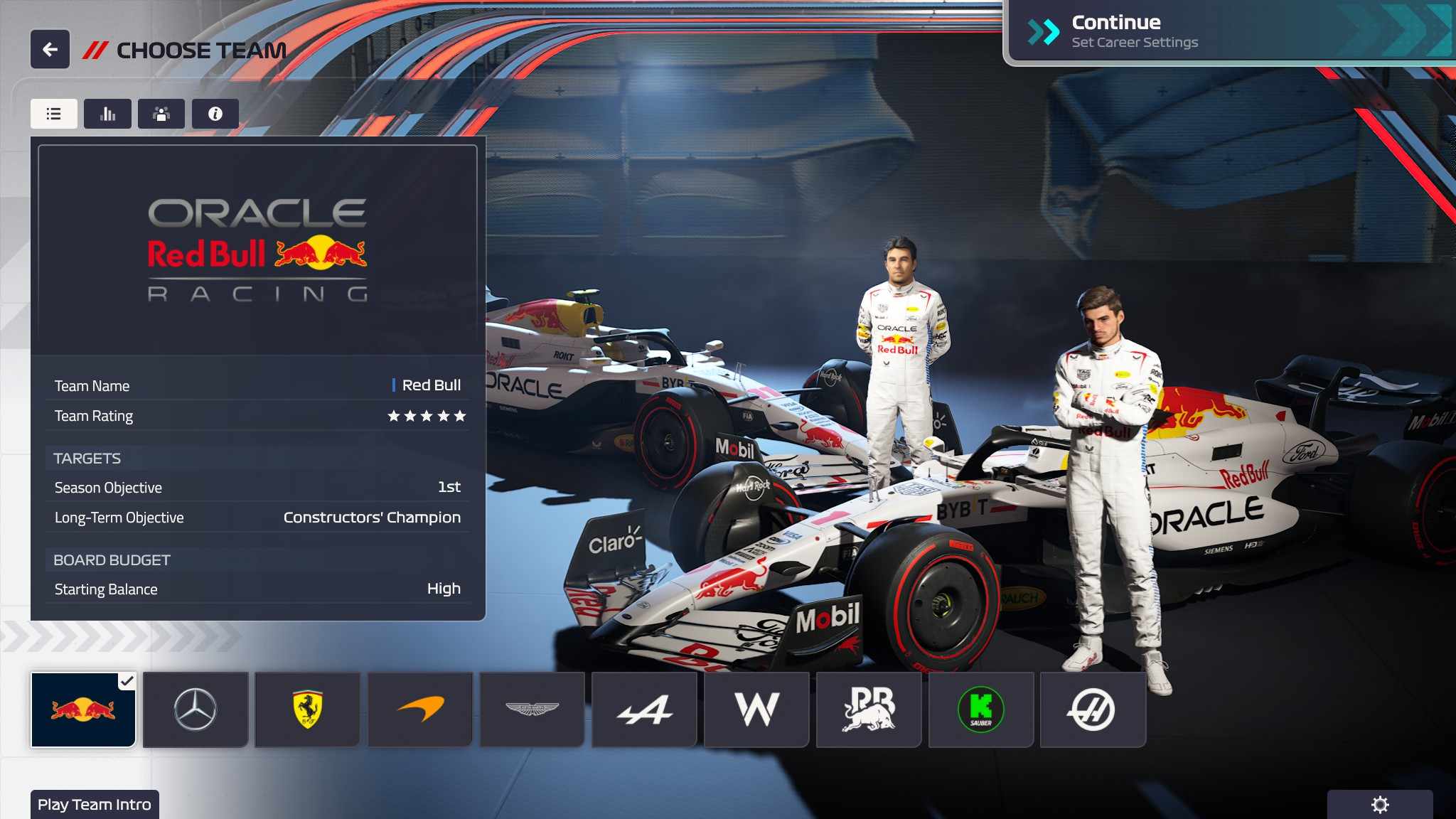The image size is (1456, 819).
Task: Pick the Ferrari team tile
Action: [x=308, y=710]
